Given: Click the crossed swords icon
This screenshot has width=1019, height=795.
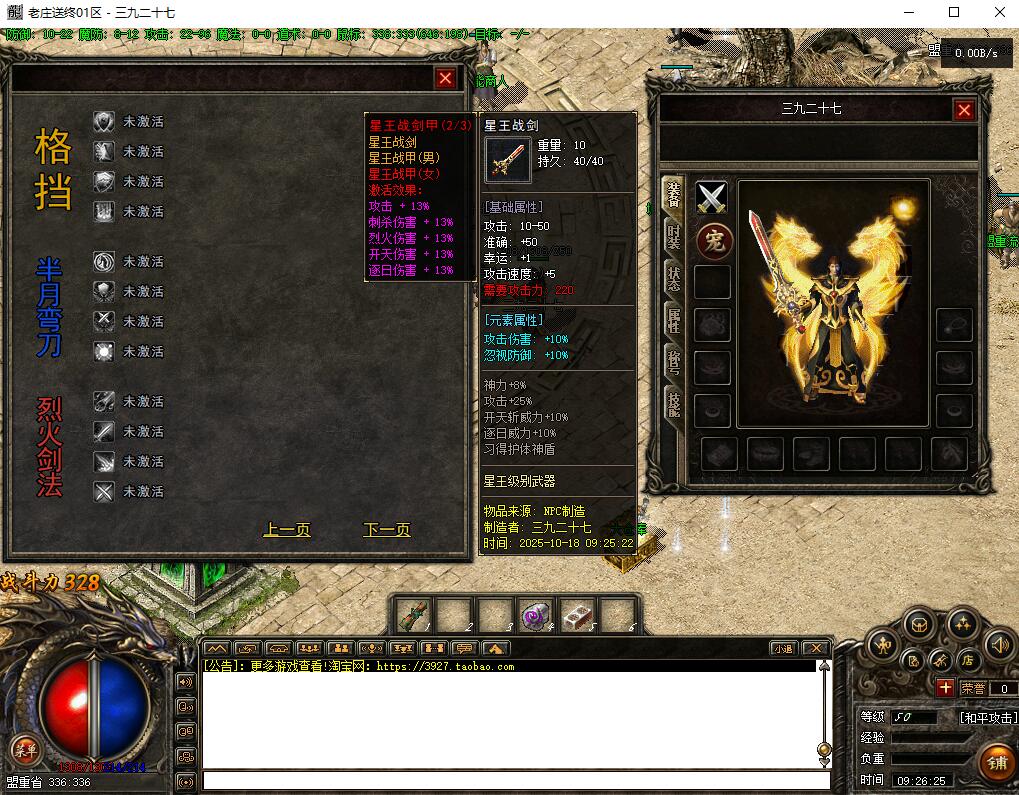Looking at the screenshot, I should pos(712,198).
